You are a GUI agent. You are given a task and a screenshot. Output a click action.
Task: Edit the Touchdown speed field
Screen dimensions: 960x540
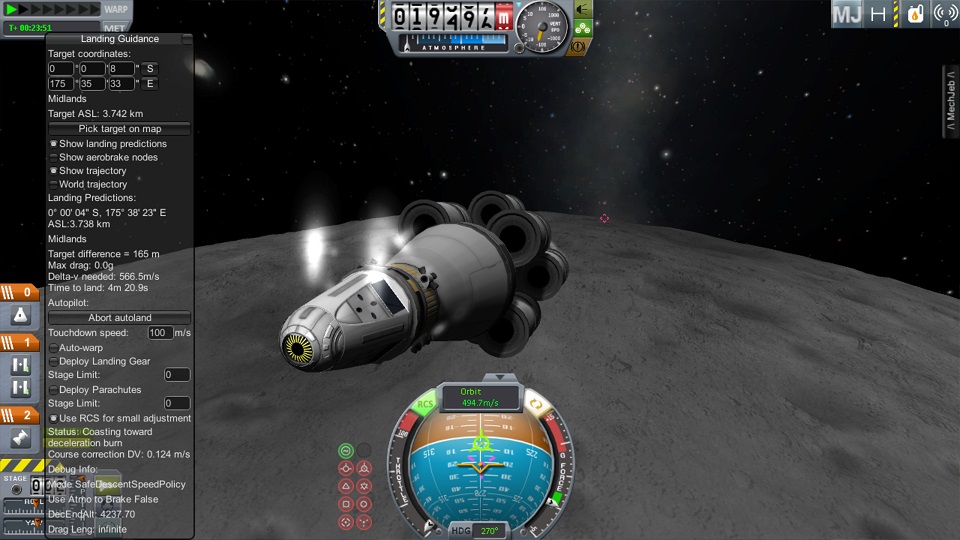pos(159,332)
